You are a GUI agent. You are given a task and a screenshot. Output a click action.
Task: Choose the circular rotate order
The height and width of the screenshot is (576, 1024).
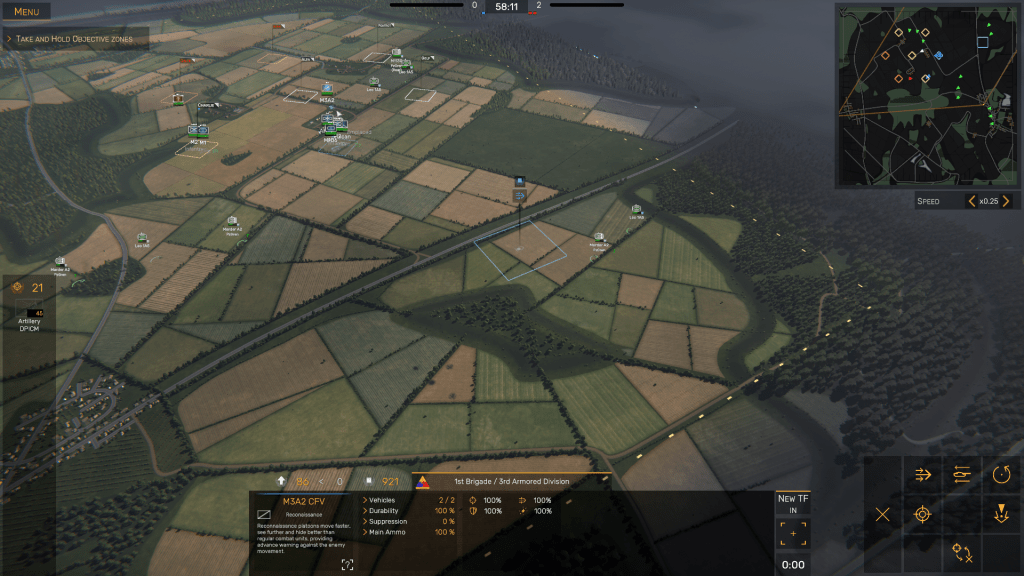[1001, 474]
